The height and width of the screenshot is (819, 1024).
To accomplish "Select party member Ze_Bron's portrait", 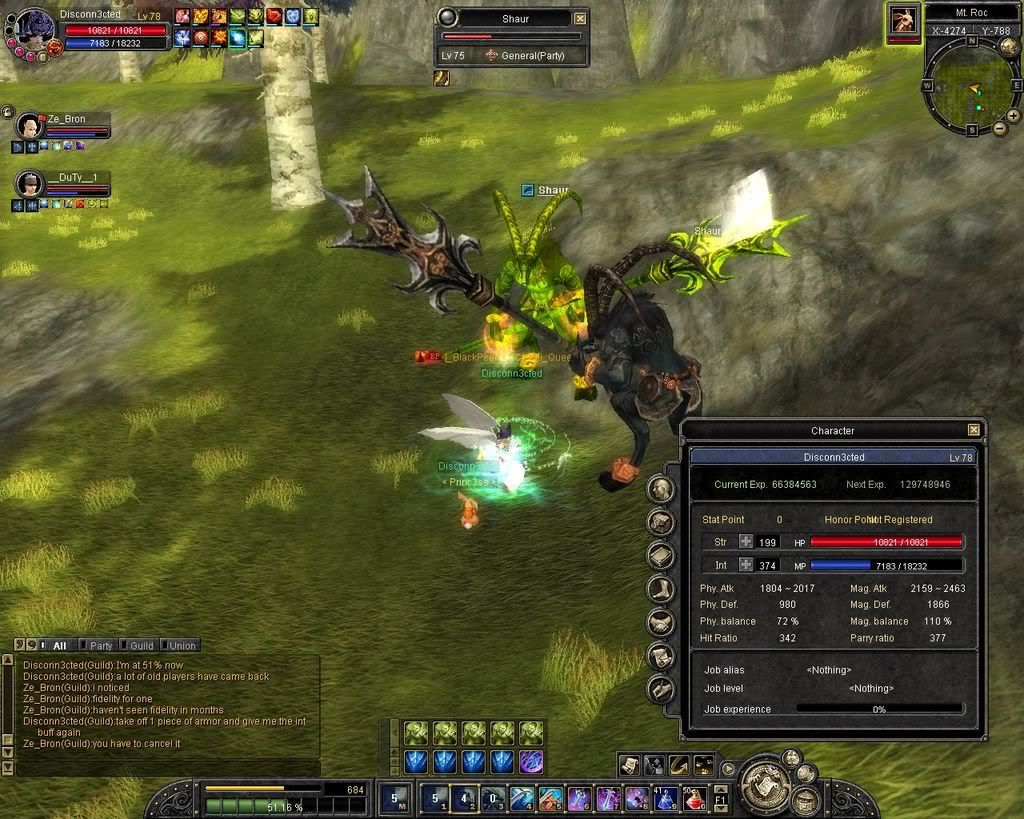I will [x=29, y=127].
